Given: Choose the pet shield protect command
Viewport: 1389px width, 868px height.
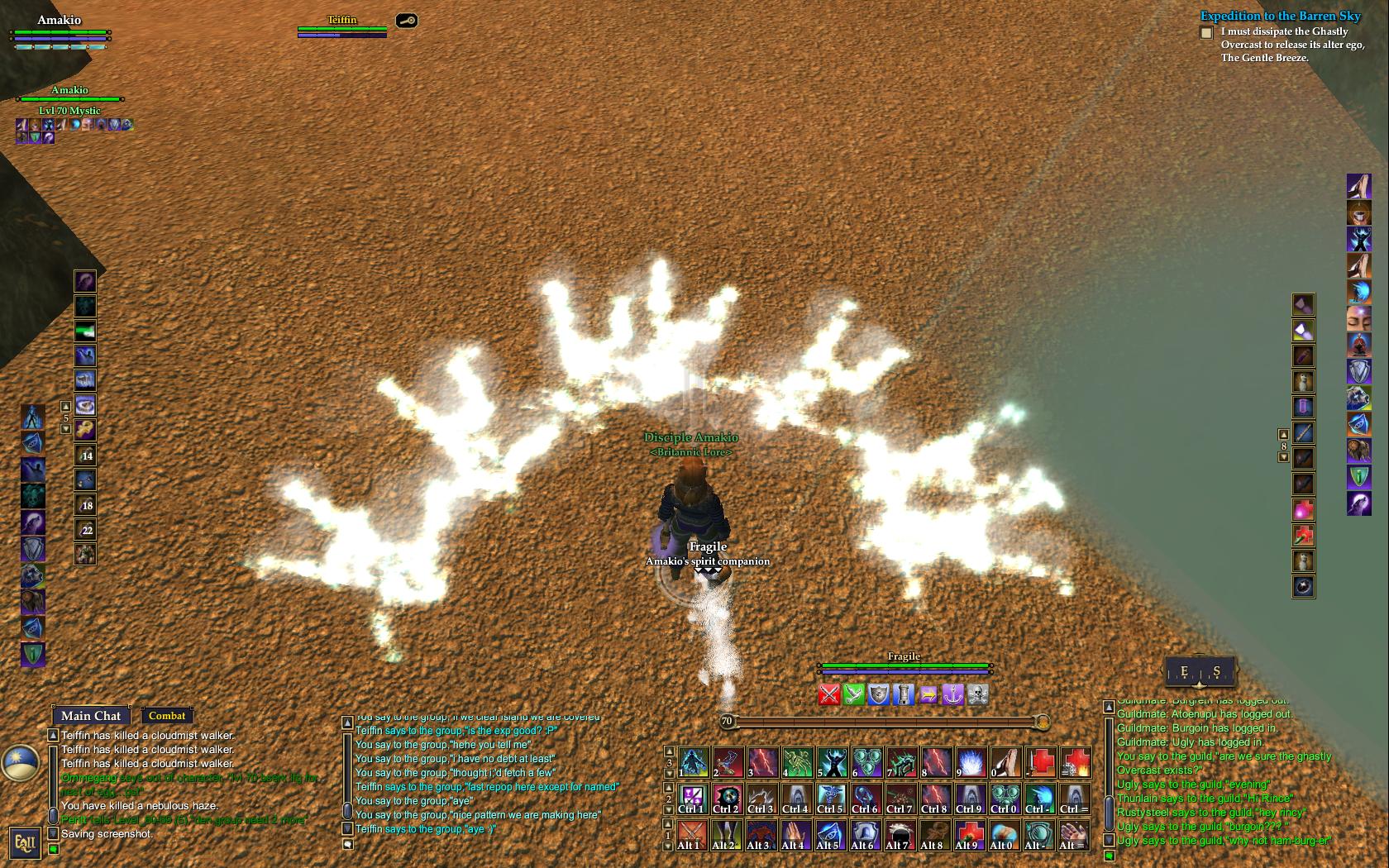Looking at the screenshot, I should coord(879,694).
